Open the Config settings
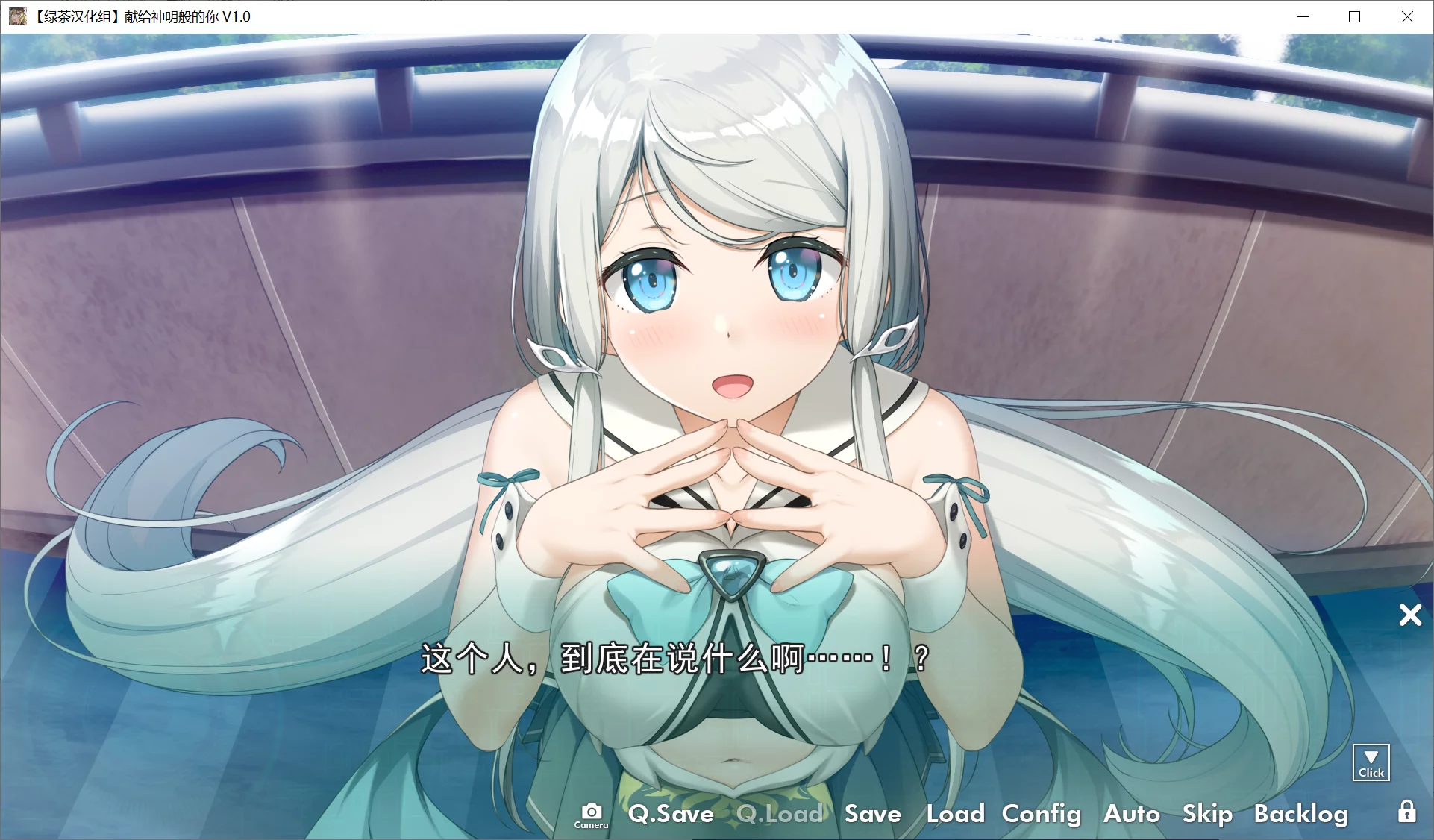 [1041, 814]
